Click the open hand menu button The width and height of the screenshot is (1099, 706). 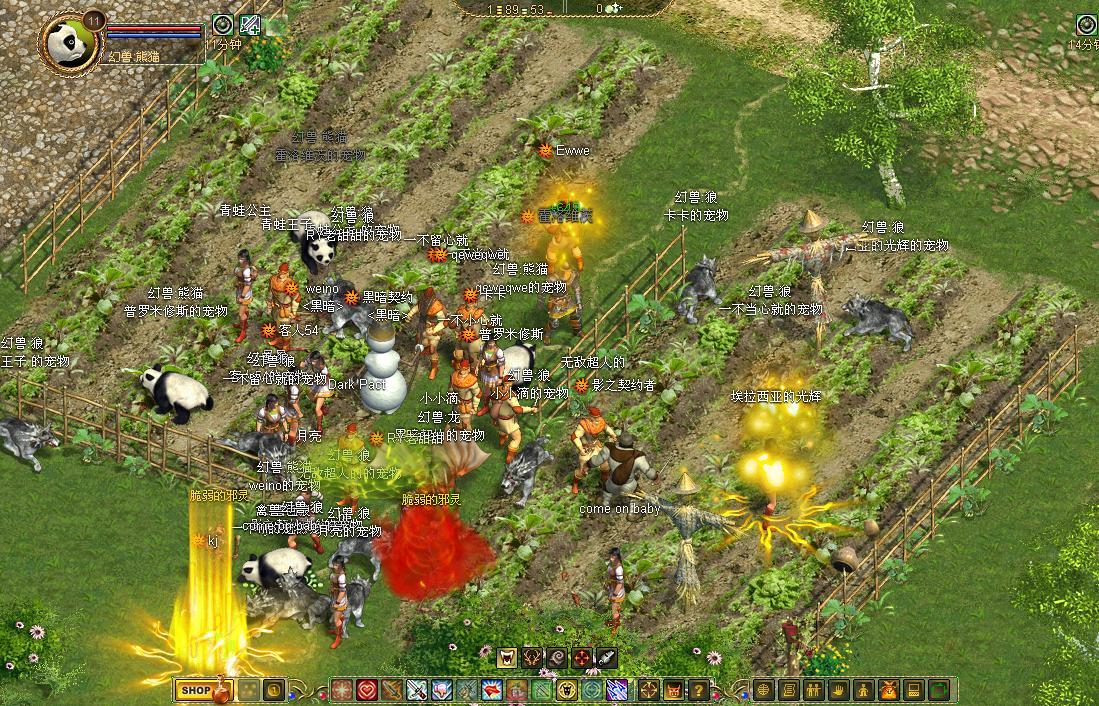(838, 690)
